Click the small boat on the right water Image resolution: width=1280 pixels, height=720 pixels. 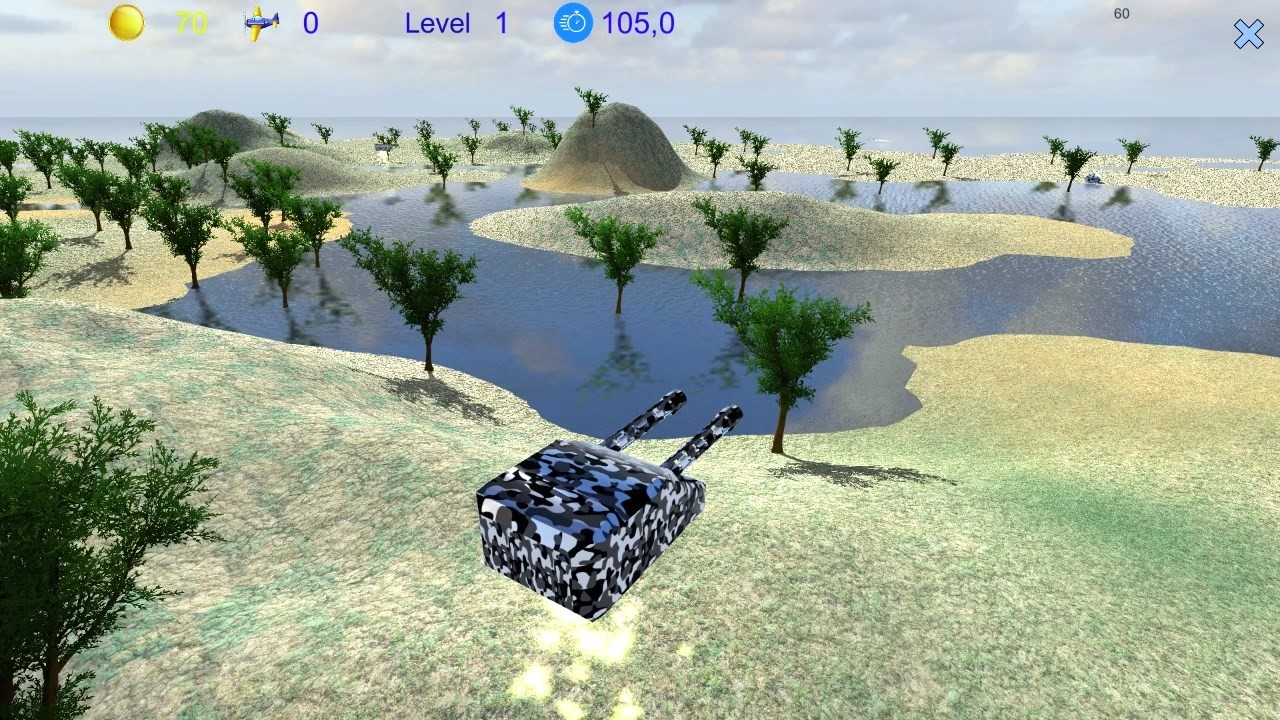(x=1094, y=178)
